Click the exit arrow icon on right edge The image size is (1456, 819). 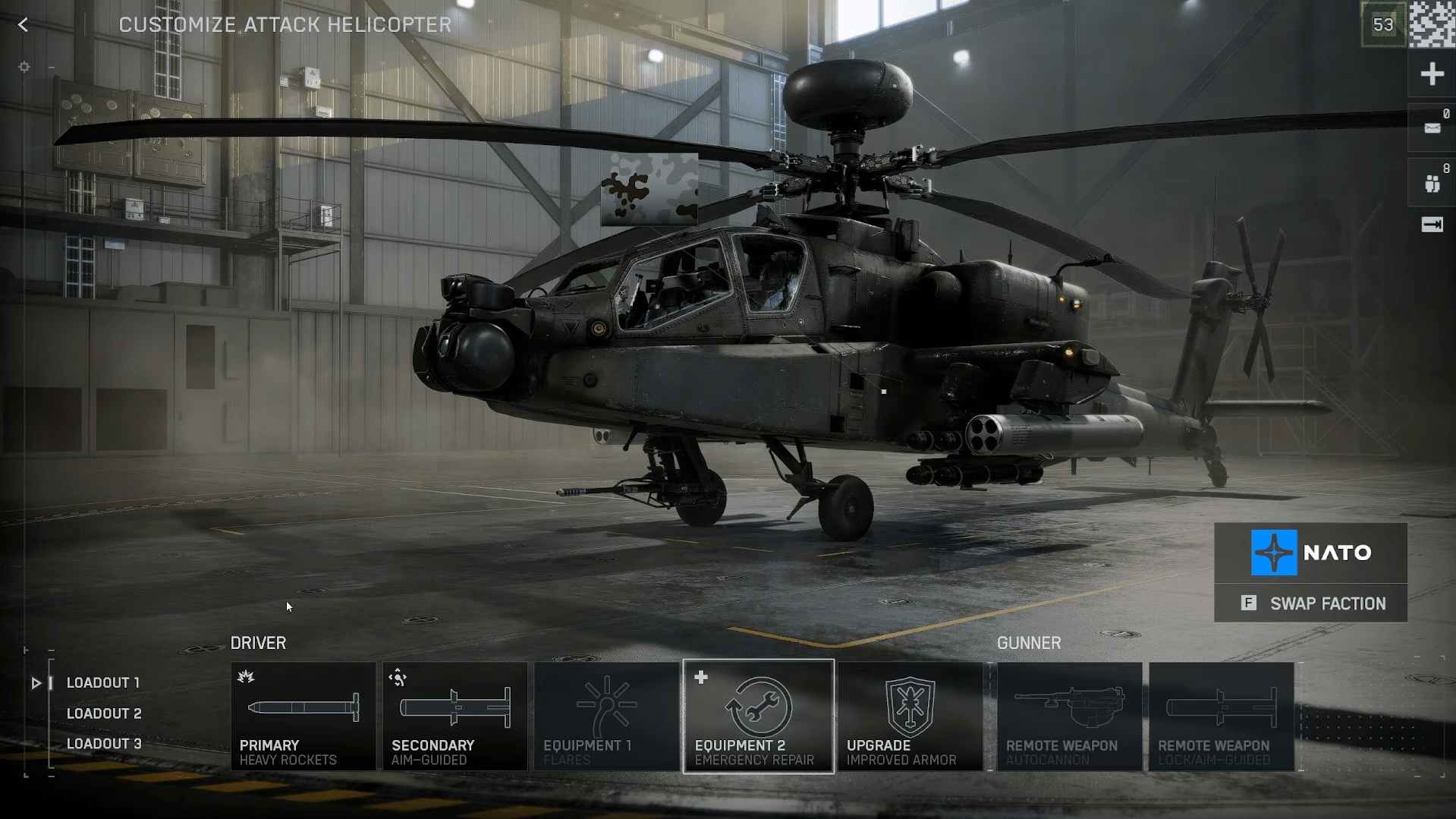pyautogui.click(x=1432, y=225)
